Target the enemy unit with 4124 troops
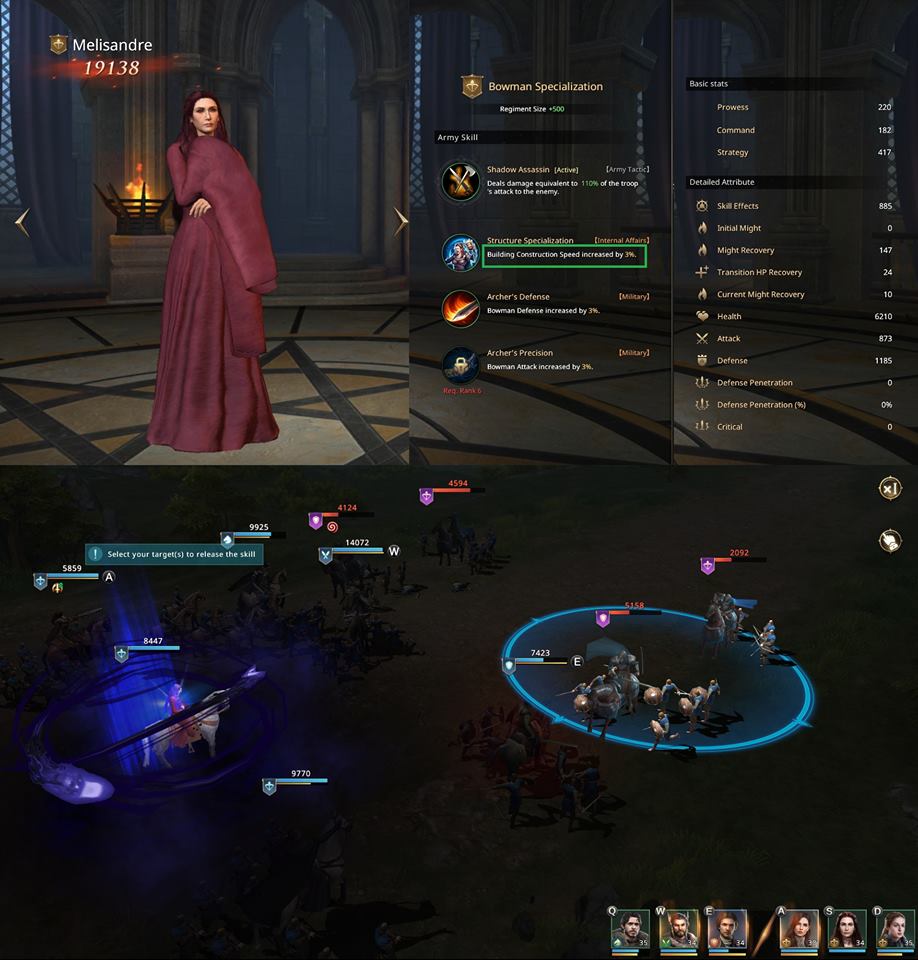Viewport: 918px width, 960px height. coord(316,521)
